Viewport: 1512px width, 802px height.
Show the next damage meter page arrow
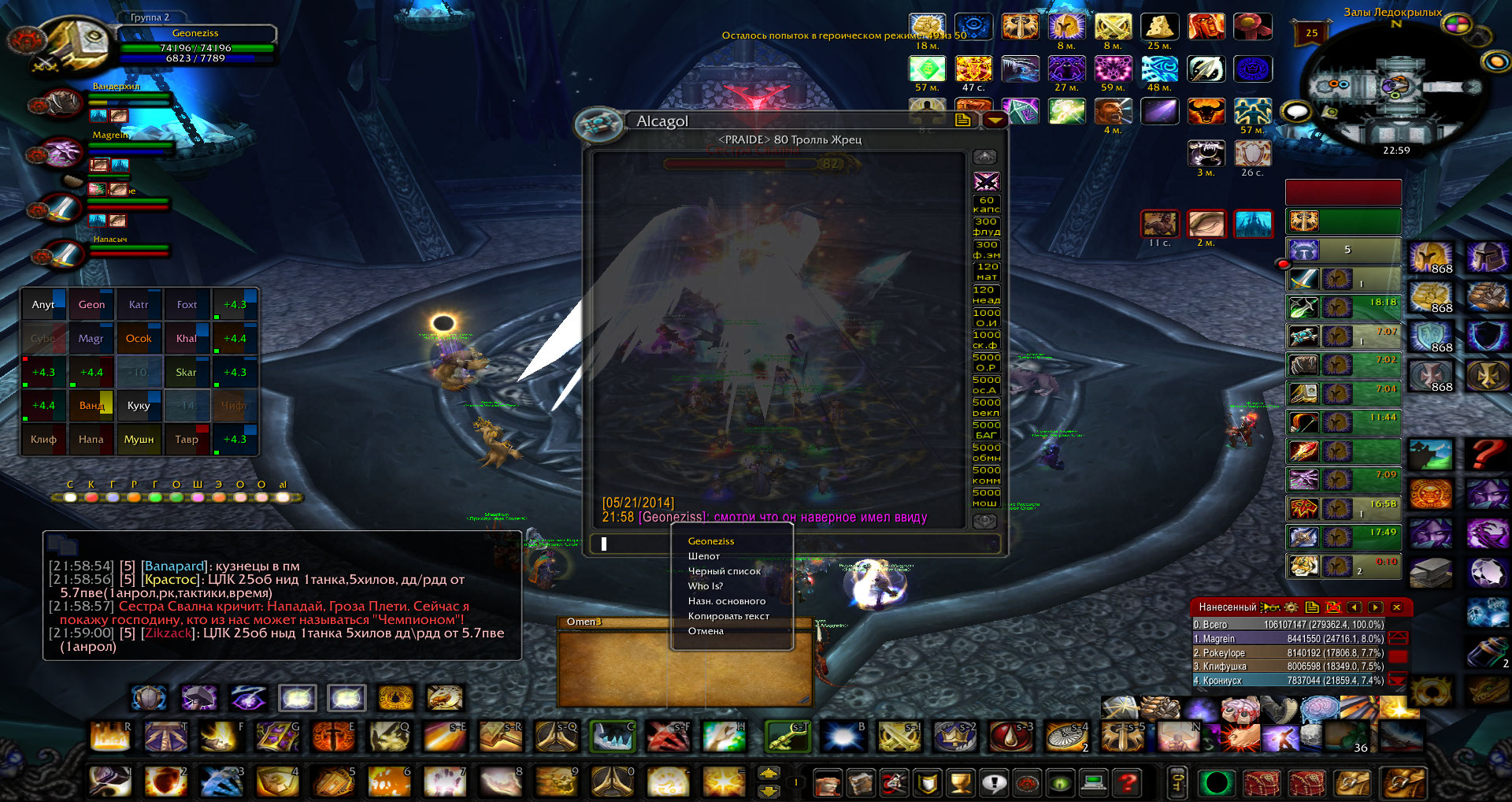pos(1375,607)
